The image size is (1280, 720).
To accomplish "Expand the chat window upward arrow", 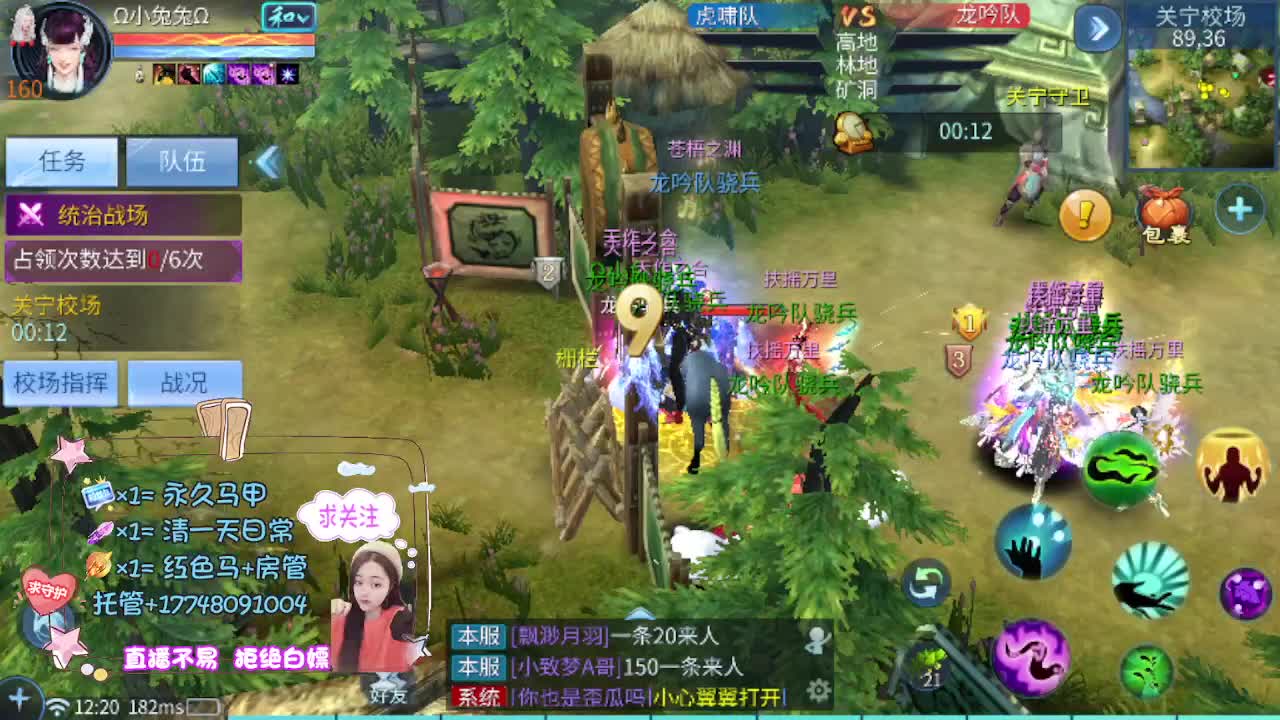I will [638, 611].
